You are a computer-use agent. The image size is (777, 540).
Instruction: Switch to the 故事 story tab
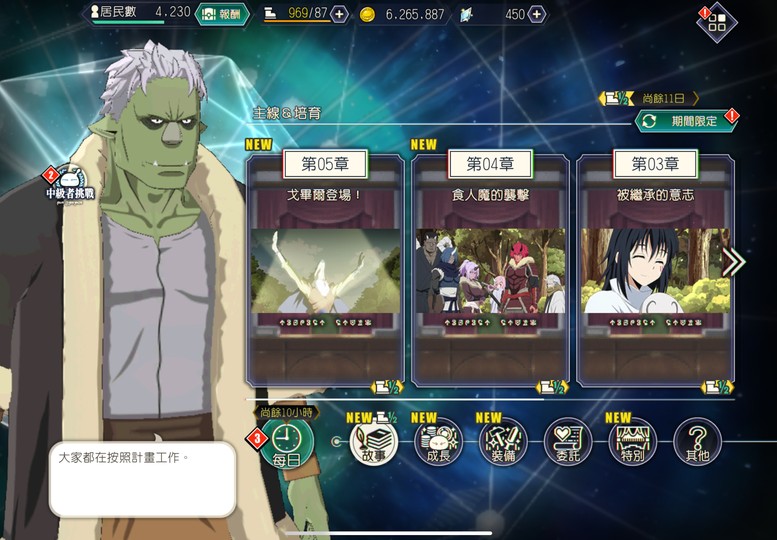pyautogui.click(x=373, y=441)
